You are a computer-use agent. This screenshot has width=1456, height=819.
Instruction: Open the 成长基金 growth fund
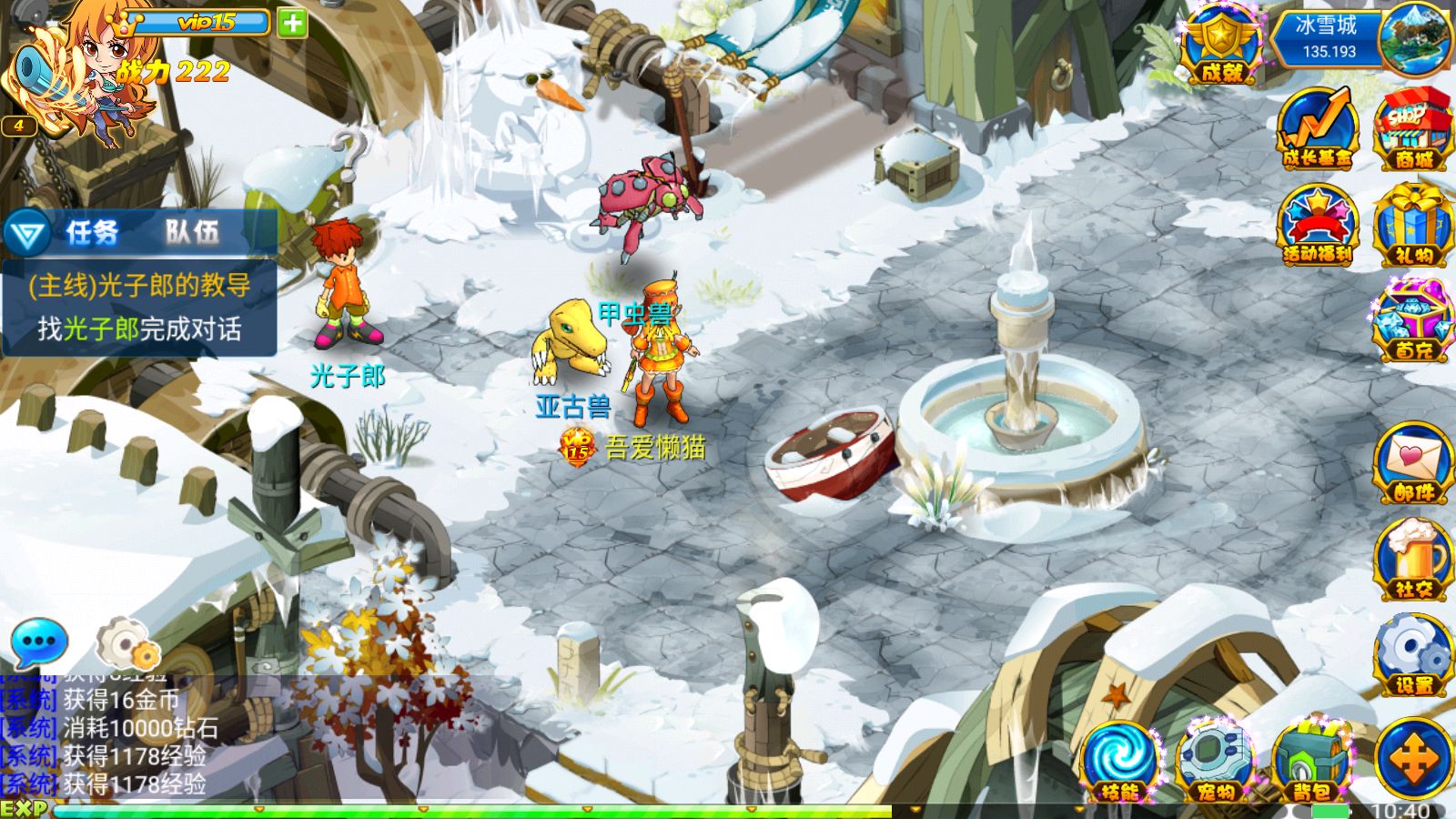click(1317, 130)
